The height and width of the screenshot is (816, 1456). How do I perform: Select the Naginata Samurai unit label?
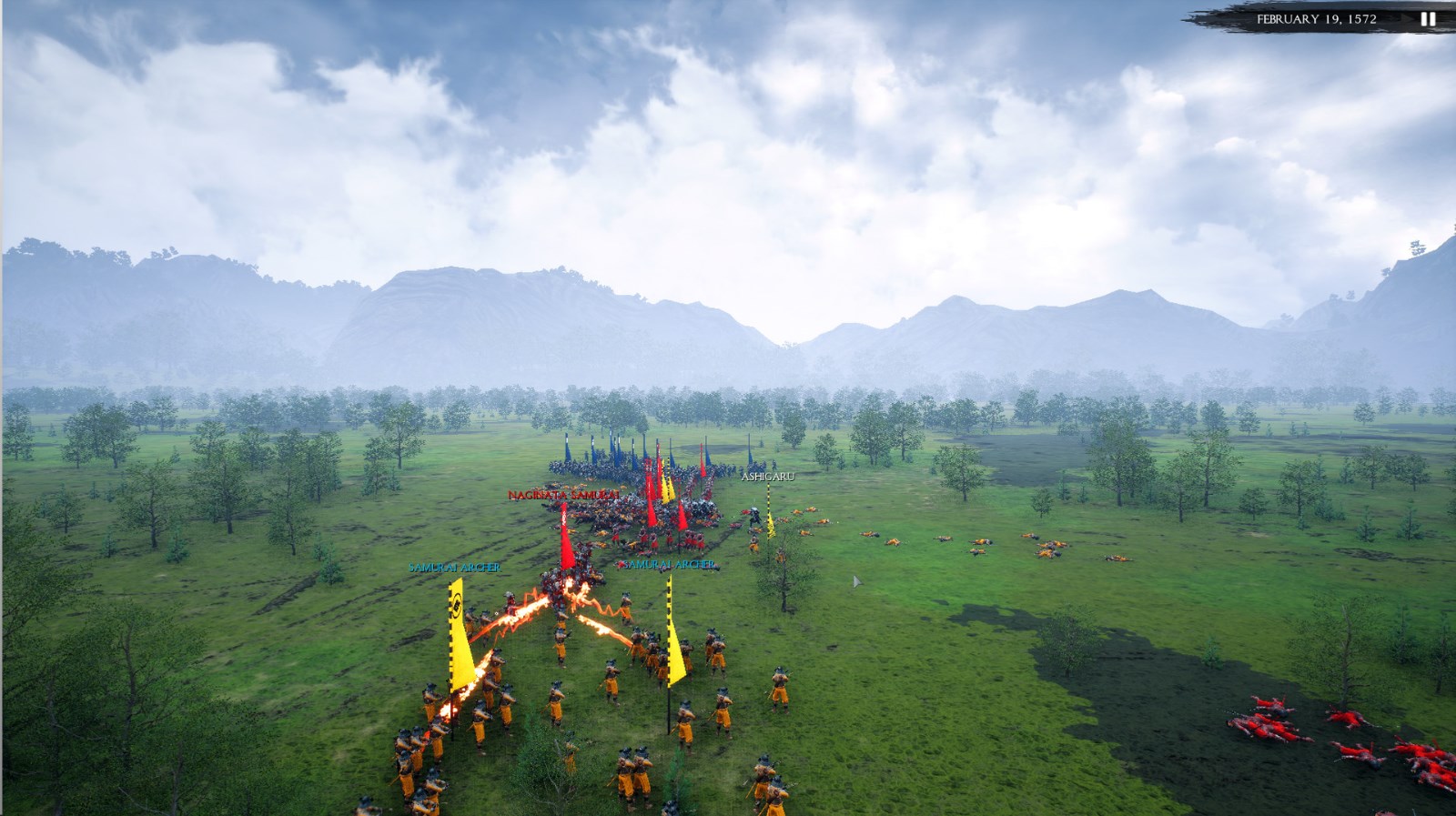coord(563,495)
